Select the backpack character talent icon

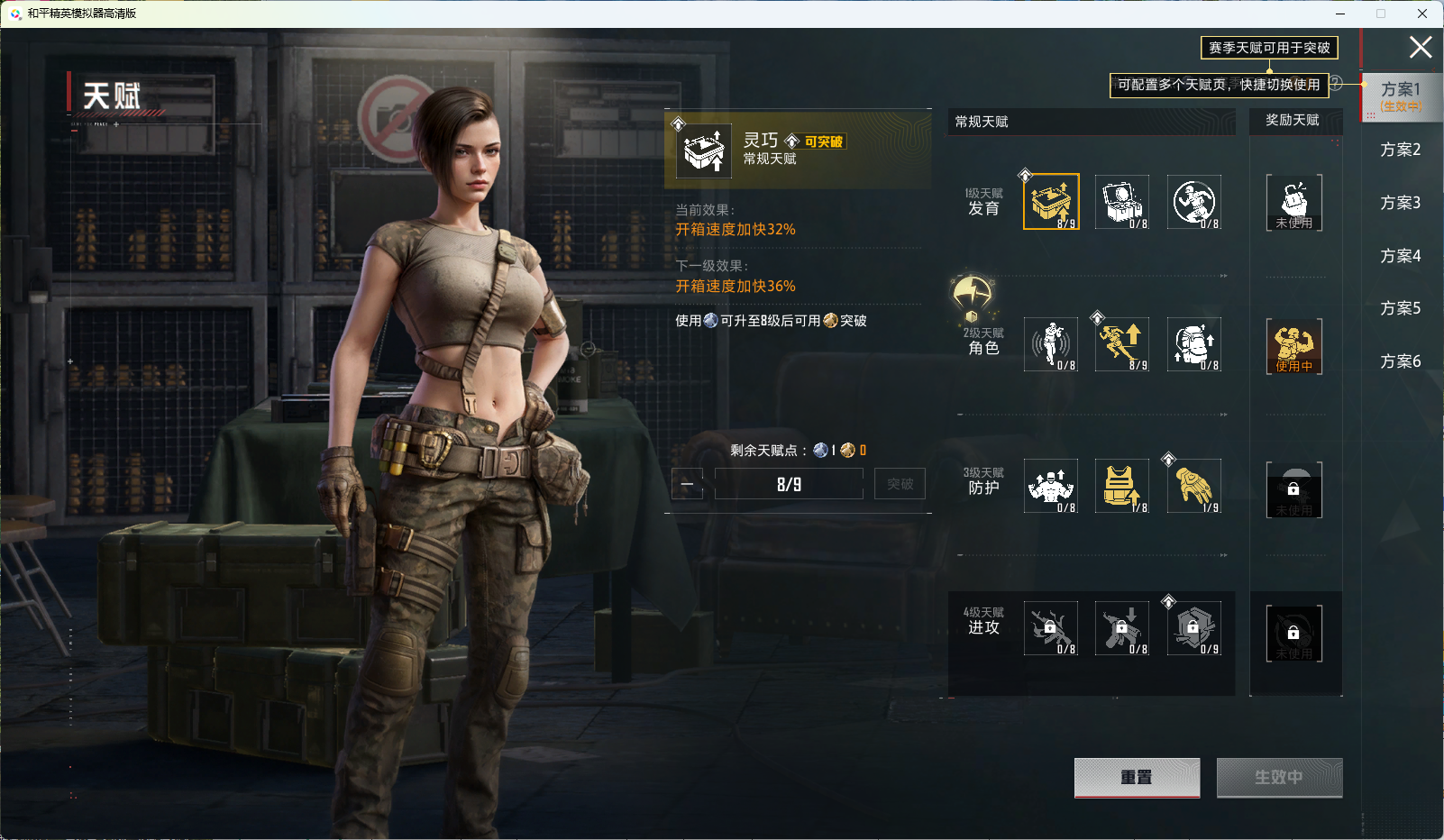point(1194,344)
